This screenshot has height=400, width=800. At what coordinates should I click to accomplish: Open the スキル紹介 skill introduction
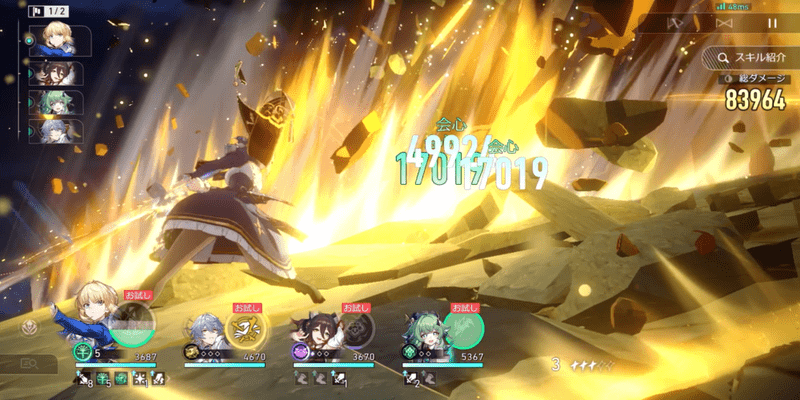(746, 57)
